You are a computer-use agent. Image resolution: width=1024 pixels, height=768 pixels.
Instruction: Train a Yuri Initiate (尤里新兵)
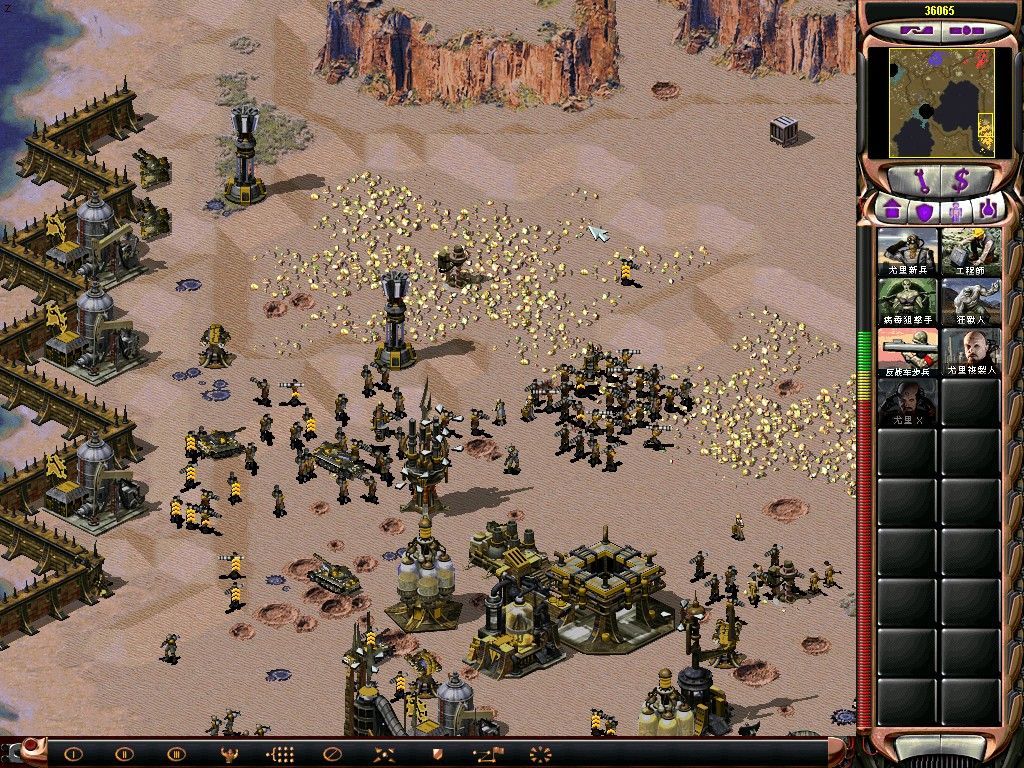pyautogui.click(x=908, y=251)
